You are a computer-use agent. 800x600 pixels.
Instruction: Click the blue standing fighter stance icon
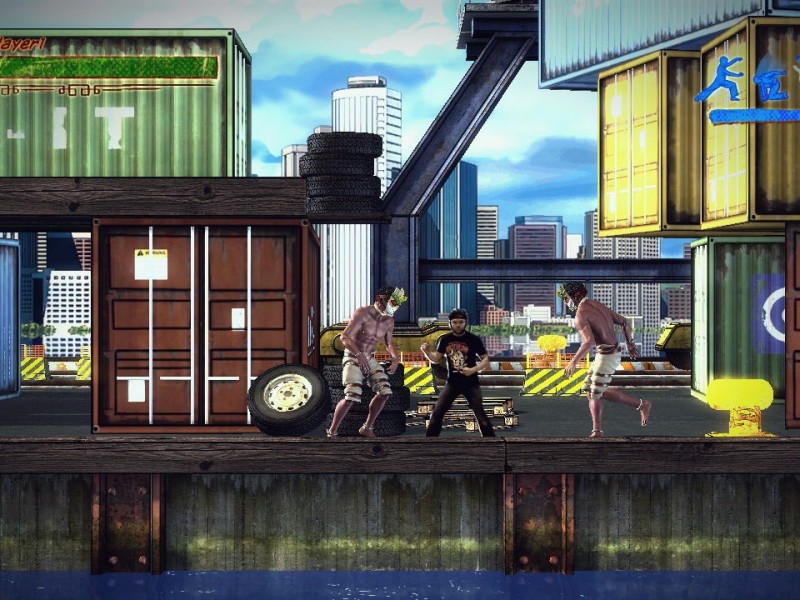pyautogui.click(x=722, y=79)
